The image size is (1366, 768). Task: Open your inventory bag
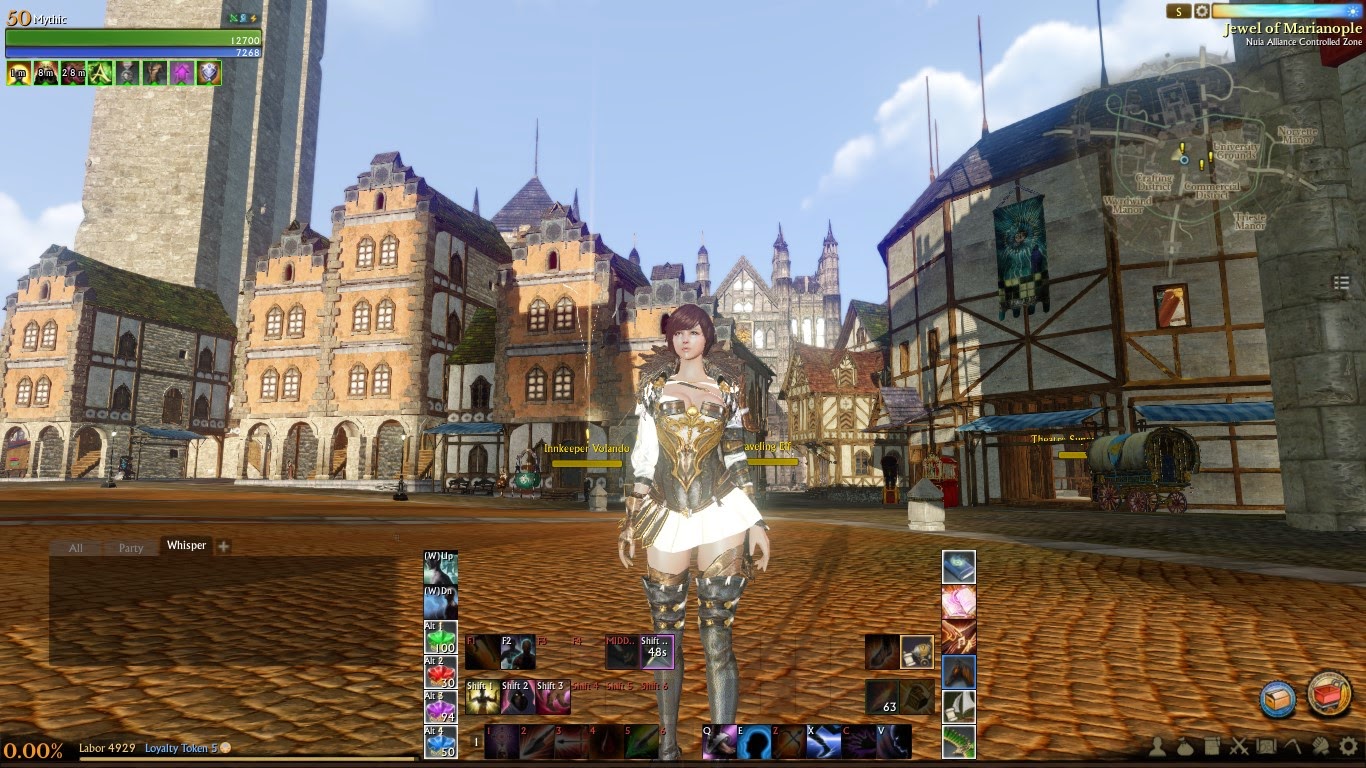point(1184,748)
